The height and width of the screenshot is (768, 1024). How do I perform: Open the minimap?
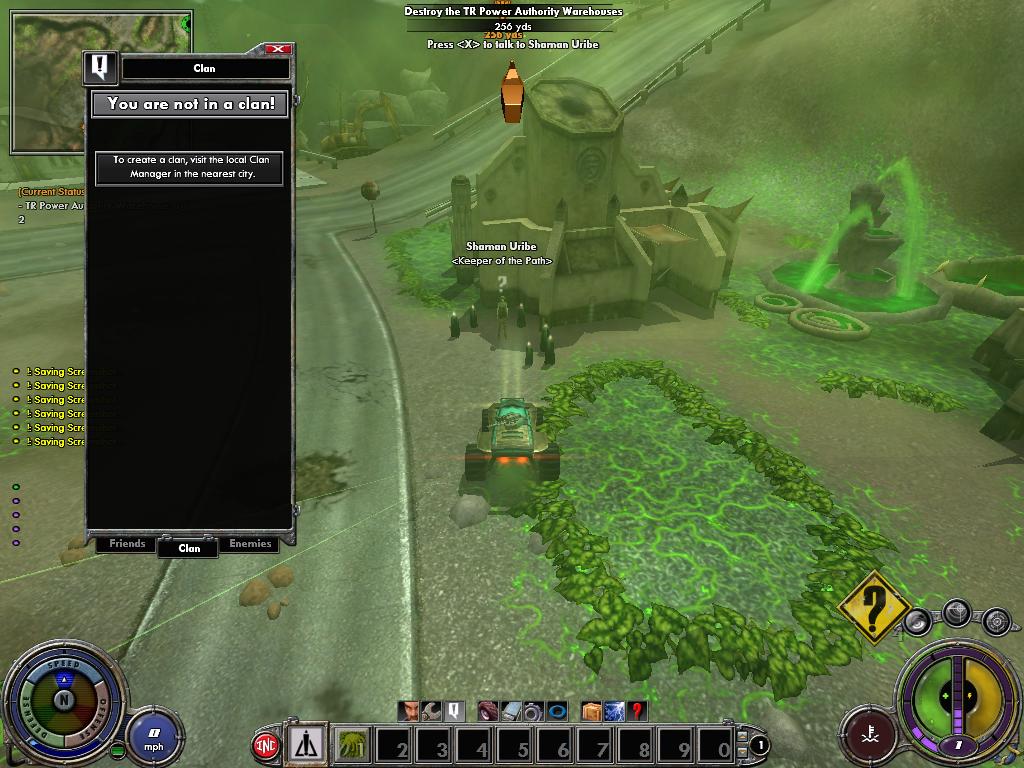[x=48, y=84]
